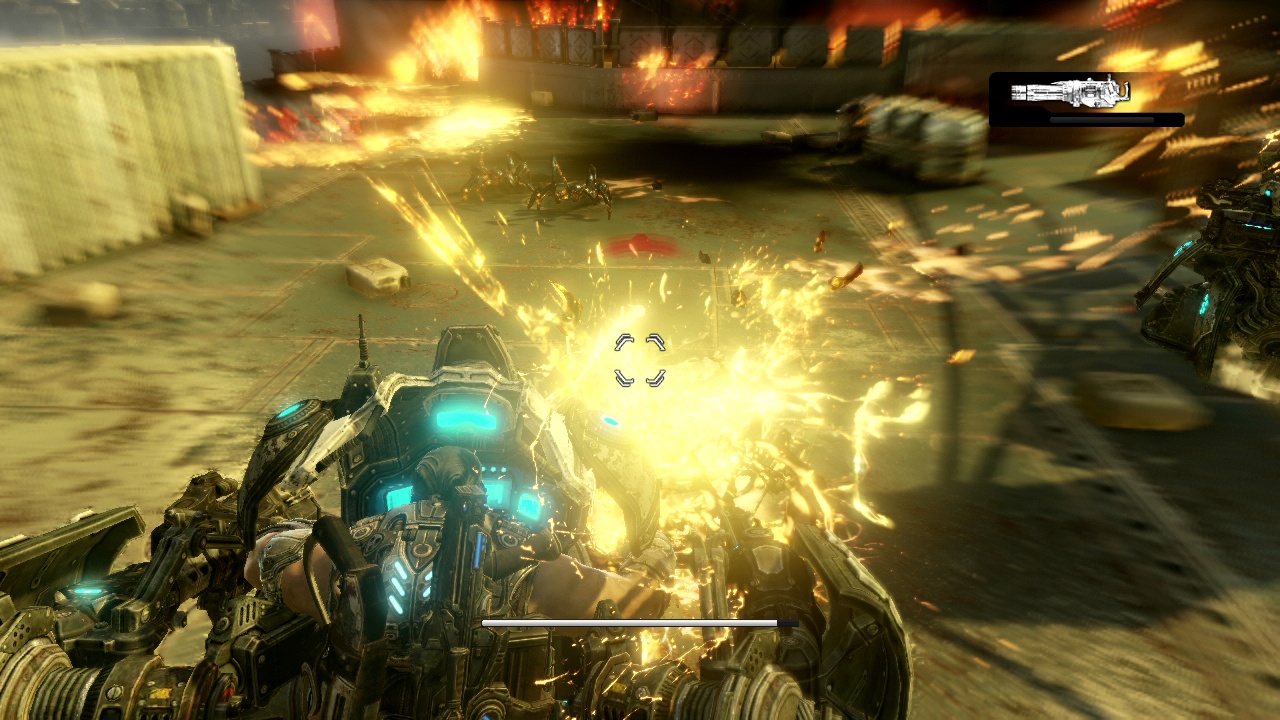Select the minigun weapon icon
The width and height of the screenshot is (1280, 720).
click(x=1070, y=93)
